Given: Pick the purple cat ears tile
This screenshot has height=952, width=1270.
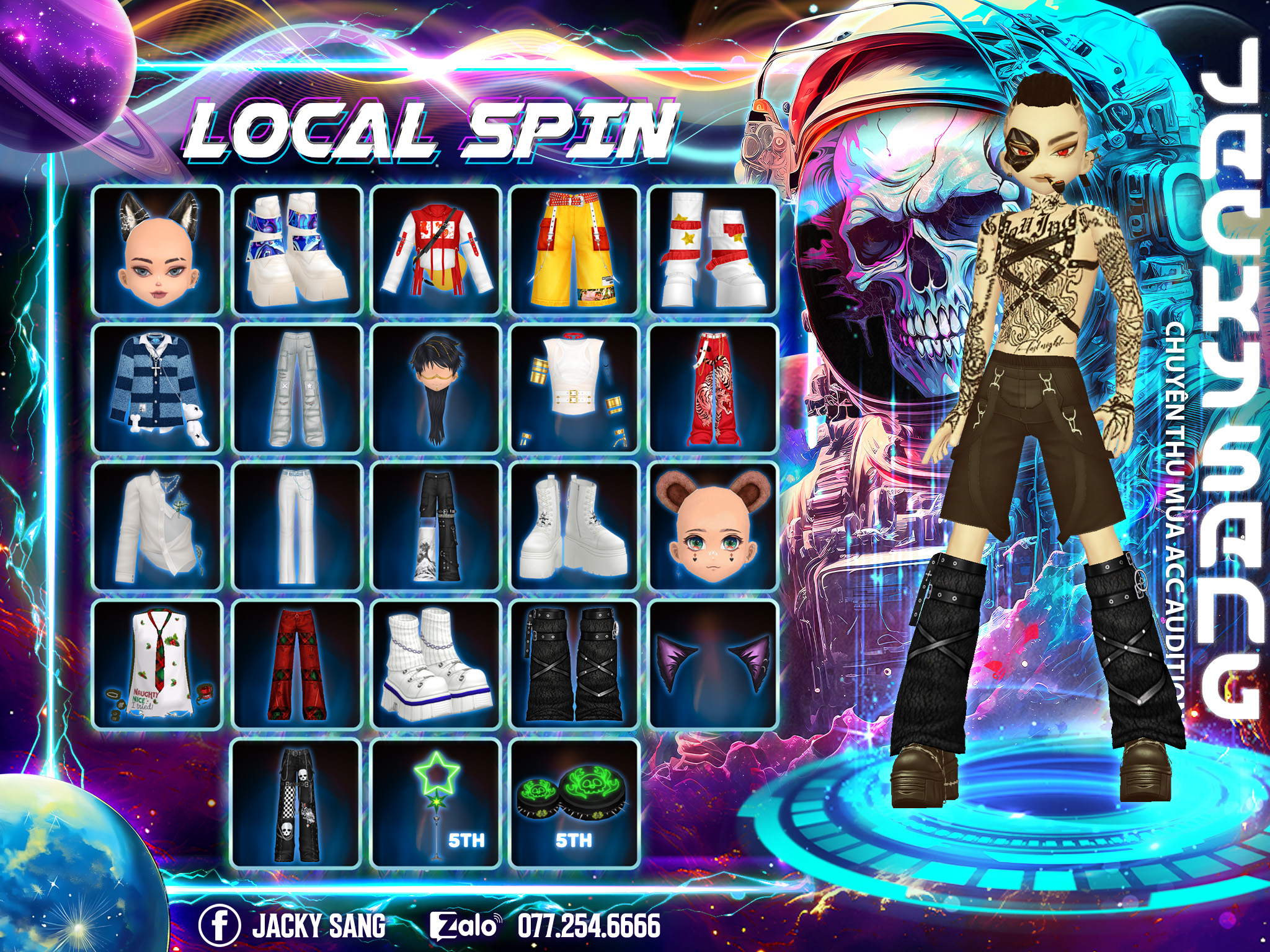Looking at the screenshot, I should (x=713, y=665).
